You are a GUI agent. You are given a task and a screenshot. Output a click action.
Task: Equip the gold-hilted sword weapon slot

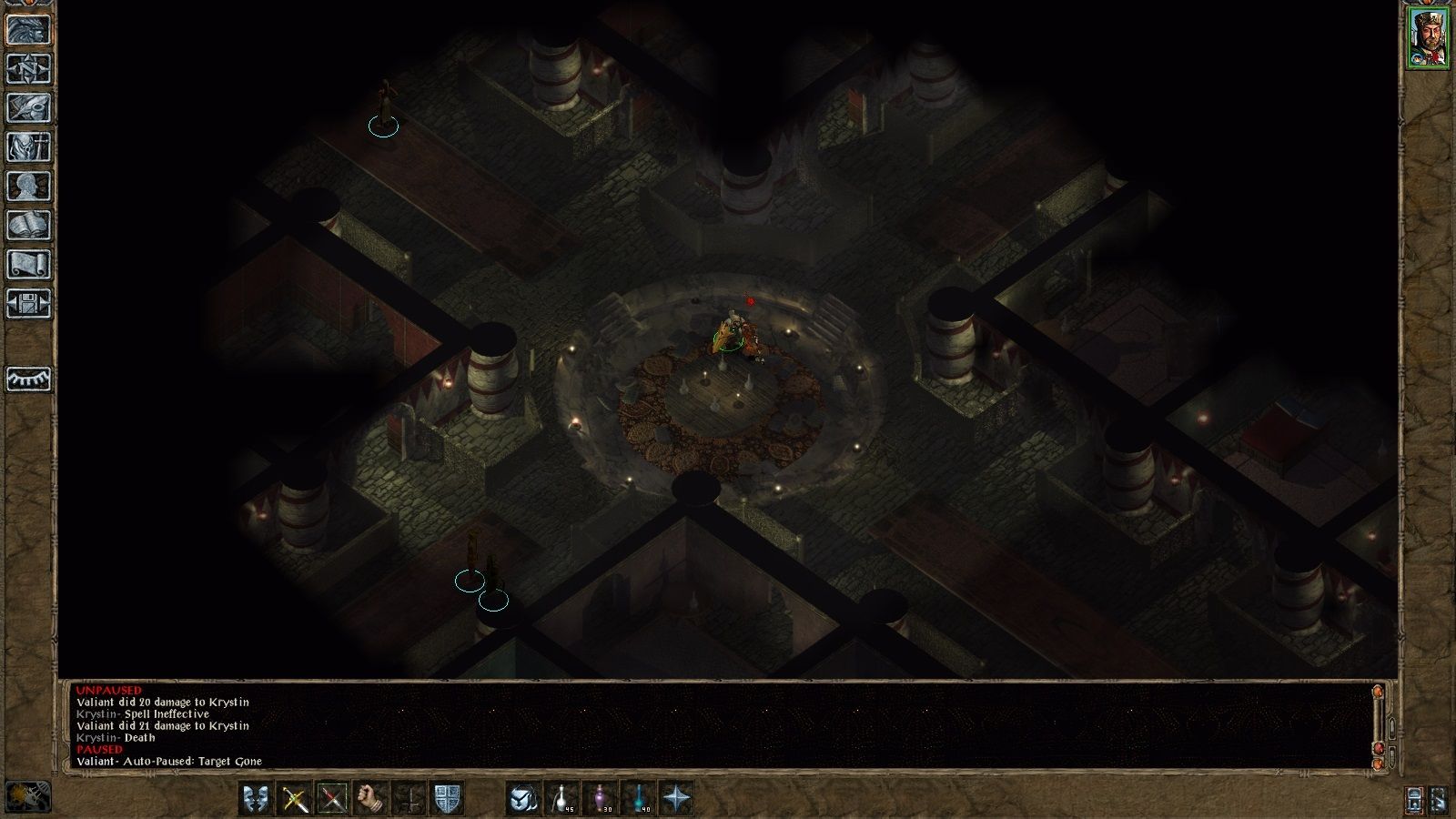[x=294, y=799]
